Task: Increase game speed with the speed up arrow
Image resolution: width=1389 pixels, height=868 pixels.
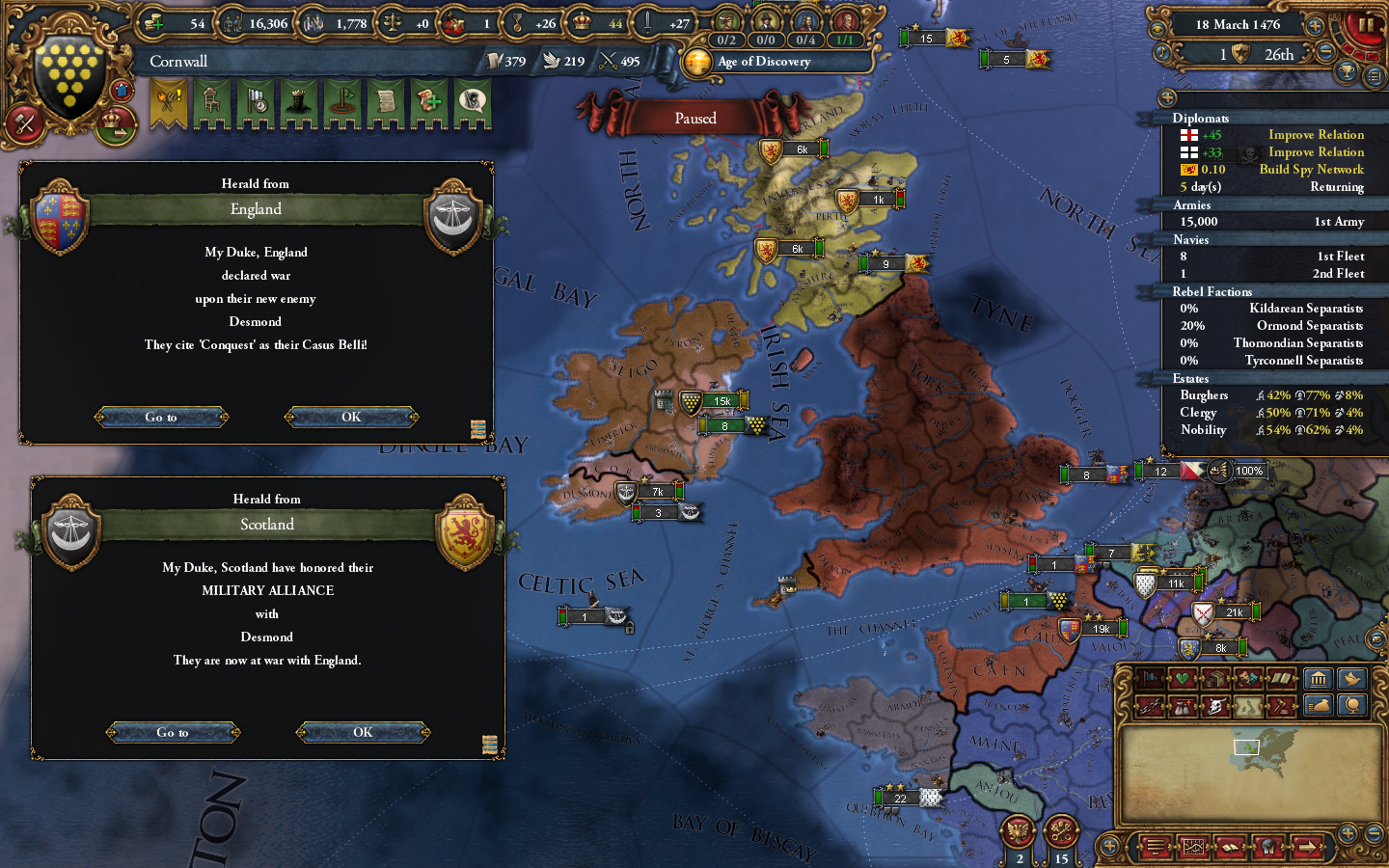Action: click(1315, 27)
